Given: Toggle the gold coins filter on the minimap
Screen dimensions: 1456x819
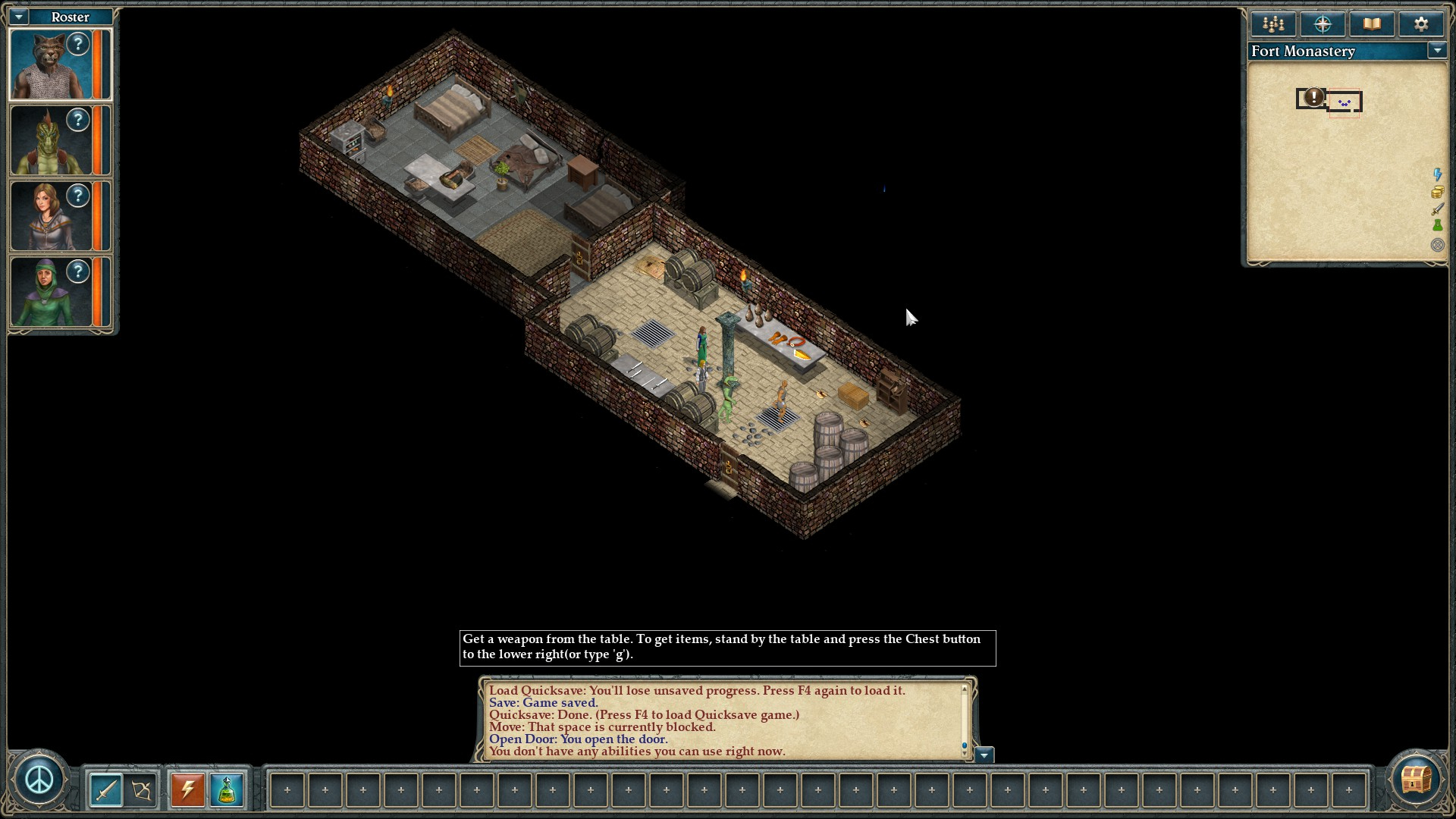Looking at the screenshot, I should [1437, 193].
